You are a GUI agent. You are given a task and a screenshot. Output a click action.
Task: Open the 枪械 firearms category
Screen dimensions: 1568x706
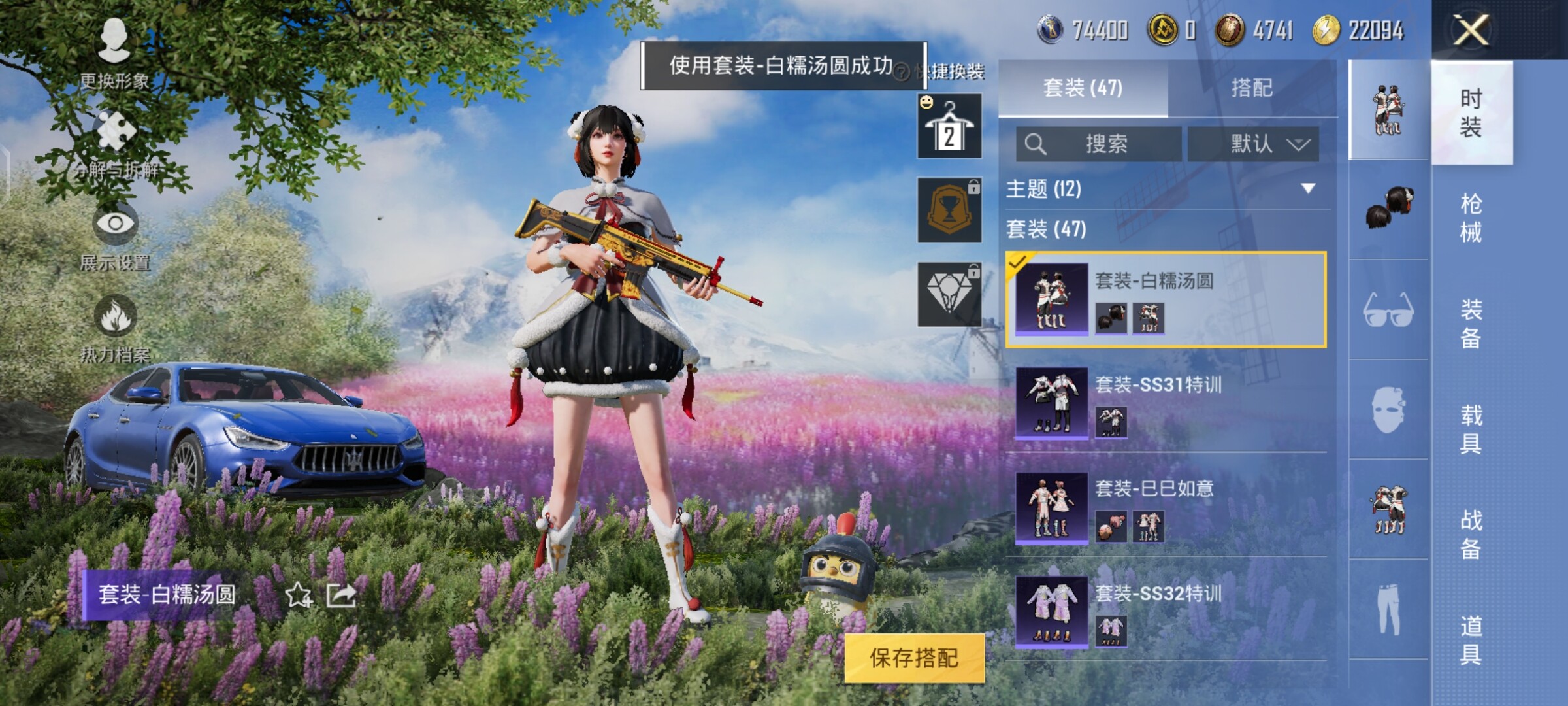click(x=1471, y=218)
